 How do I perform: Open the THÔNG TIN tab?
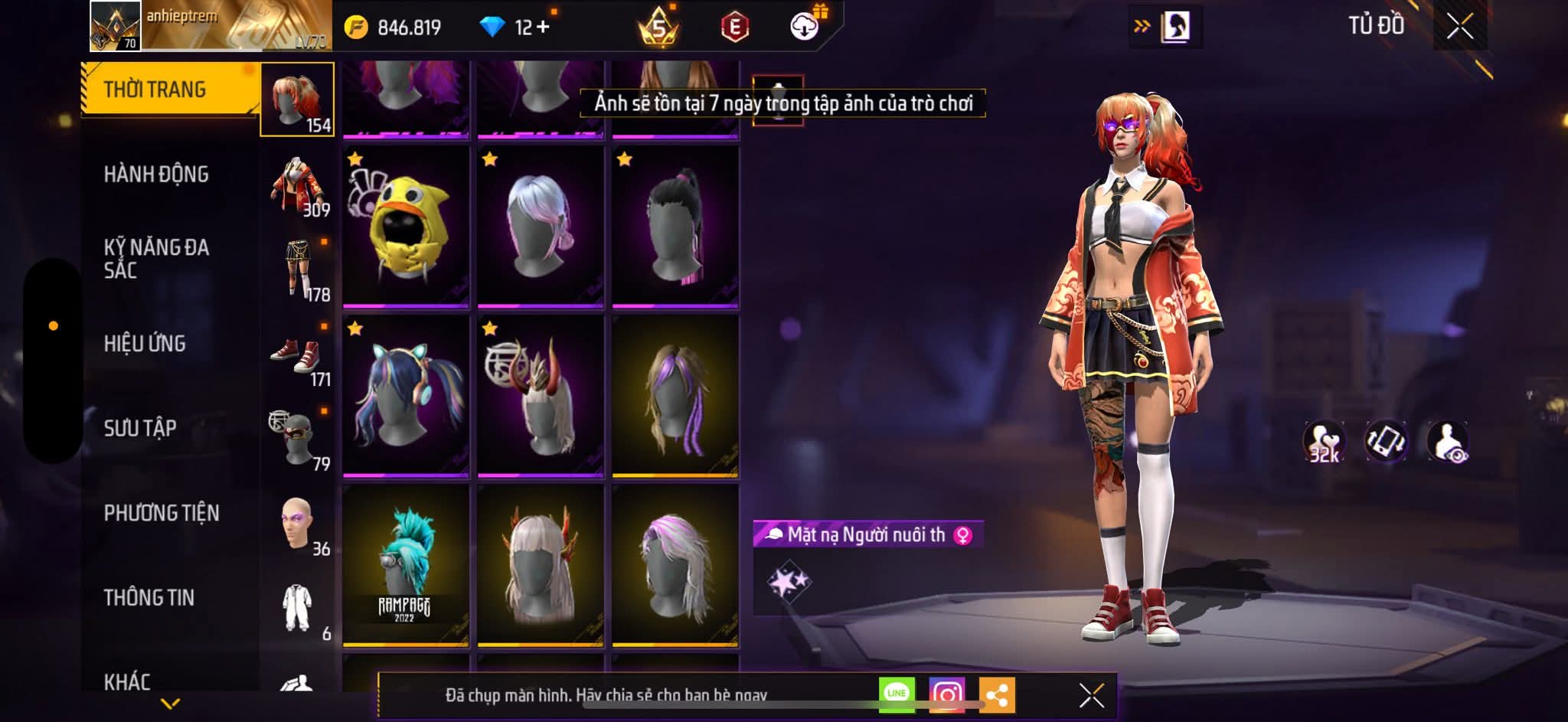tap(149, 597)
